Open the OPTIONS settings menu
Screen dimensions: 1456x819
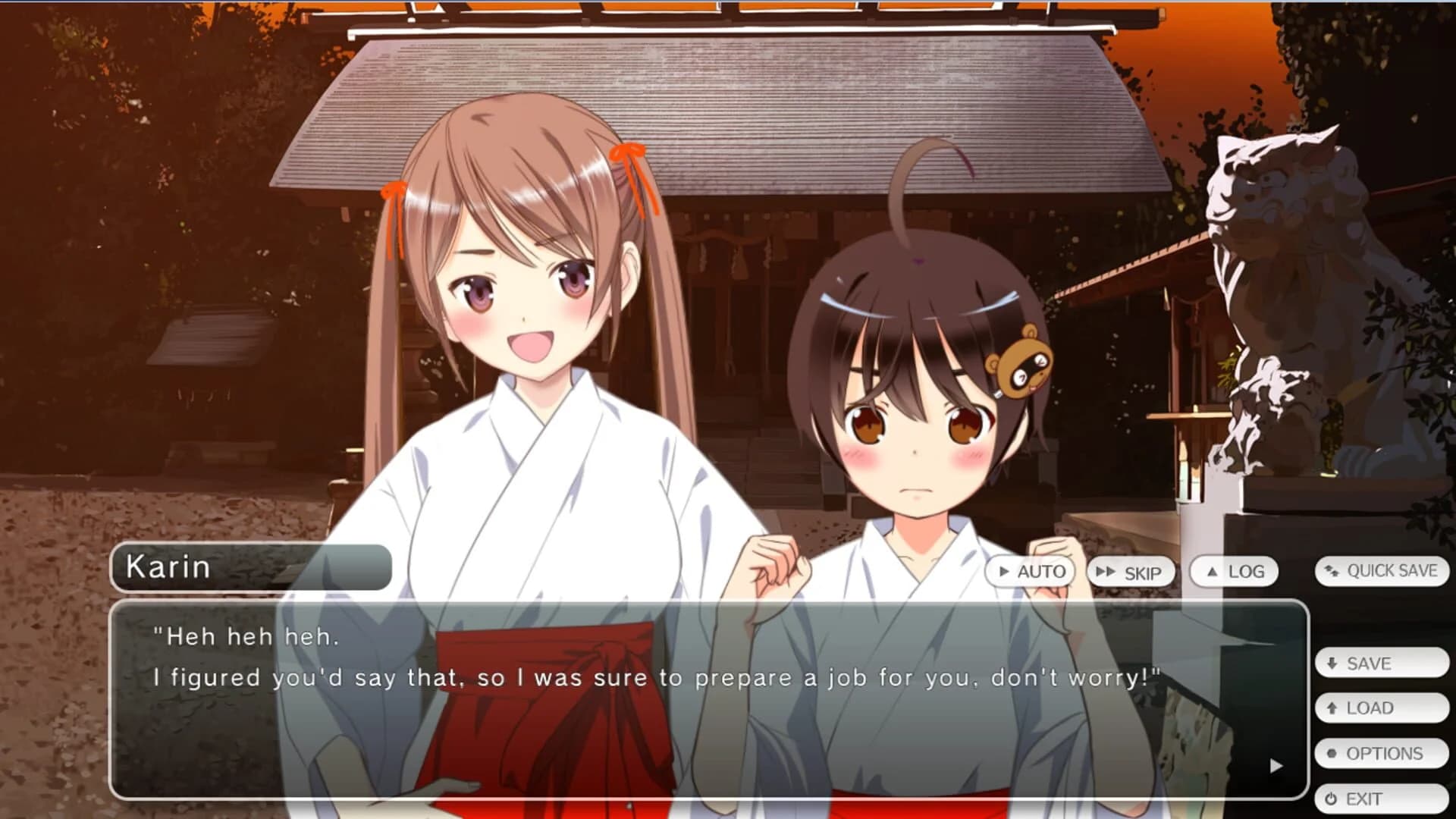pos(1380,753)
